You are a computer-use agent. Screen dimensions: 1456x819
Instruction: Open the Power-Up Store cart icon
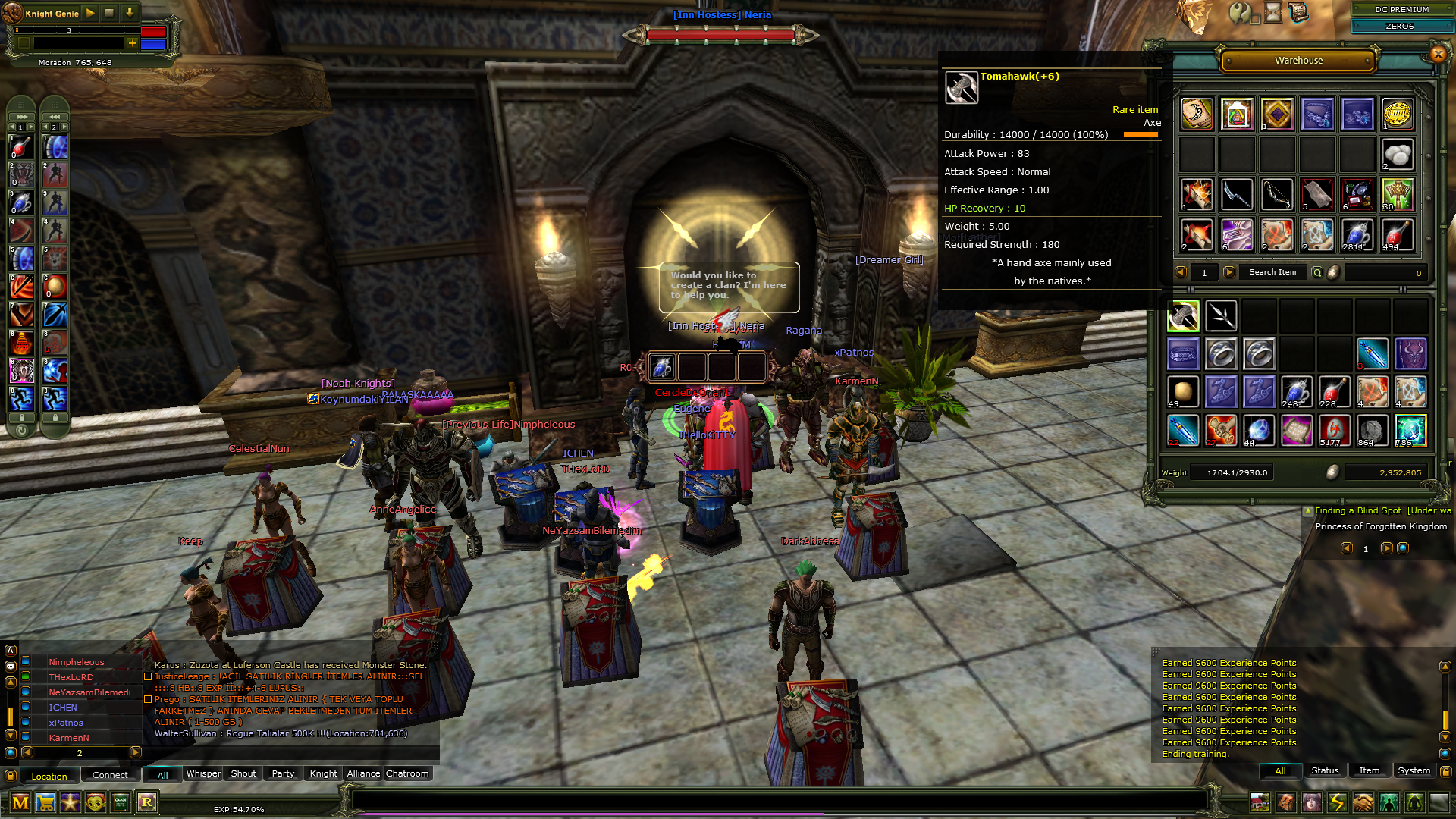[46, 802]
